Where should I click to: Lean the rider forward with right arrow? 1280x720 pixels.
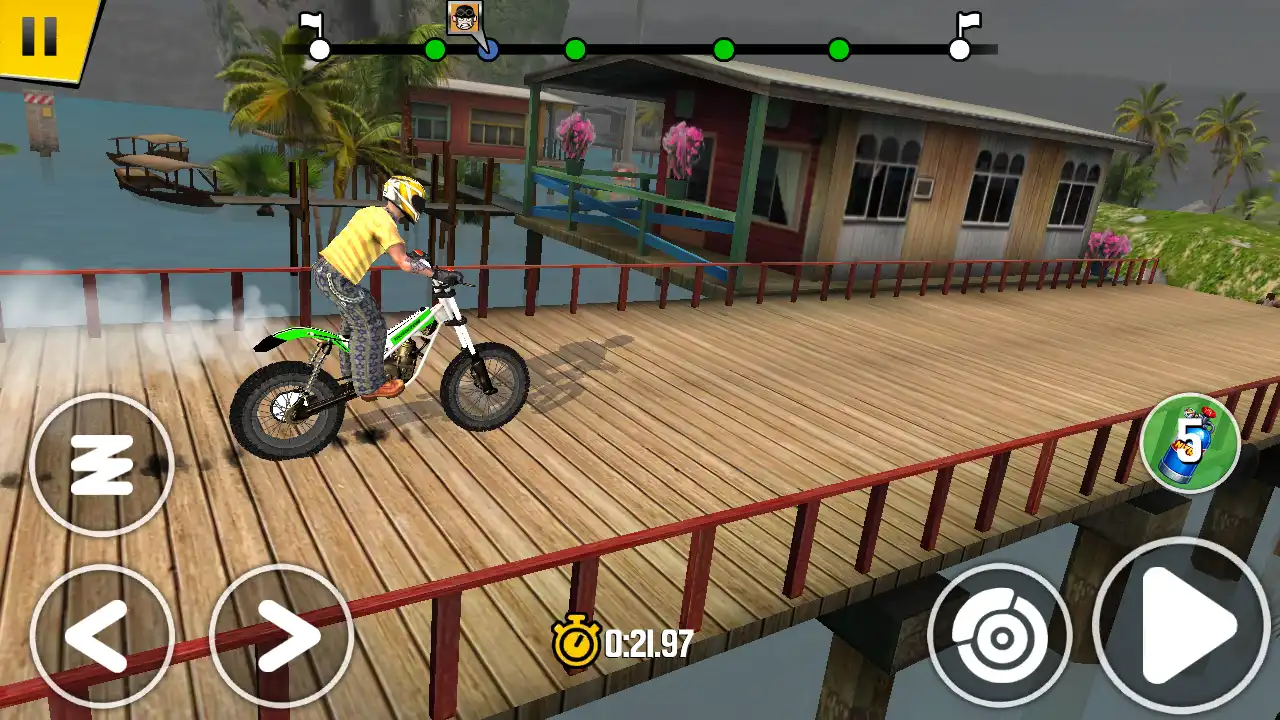click(x=282, y=636)
